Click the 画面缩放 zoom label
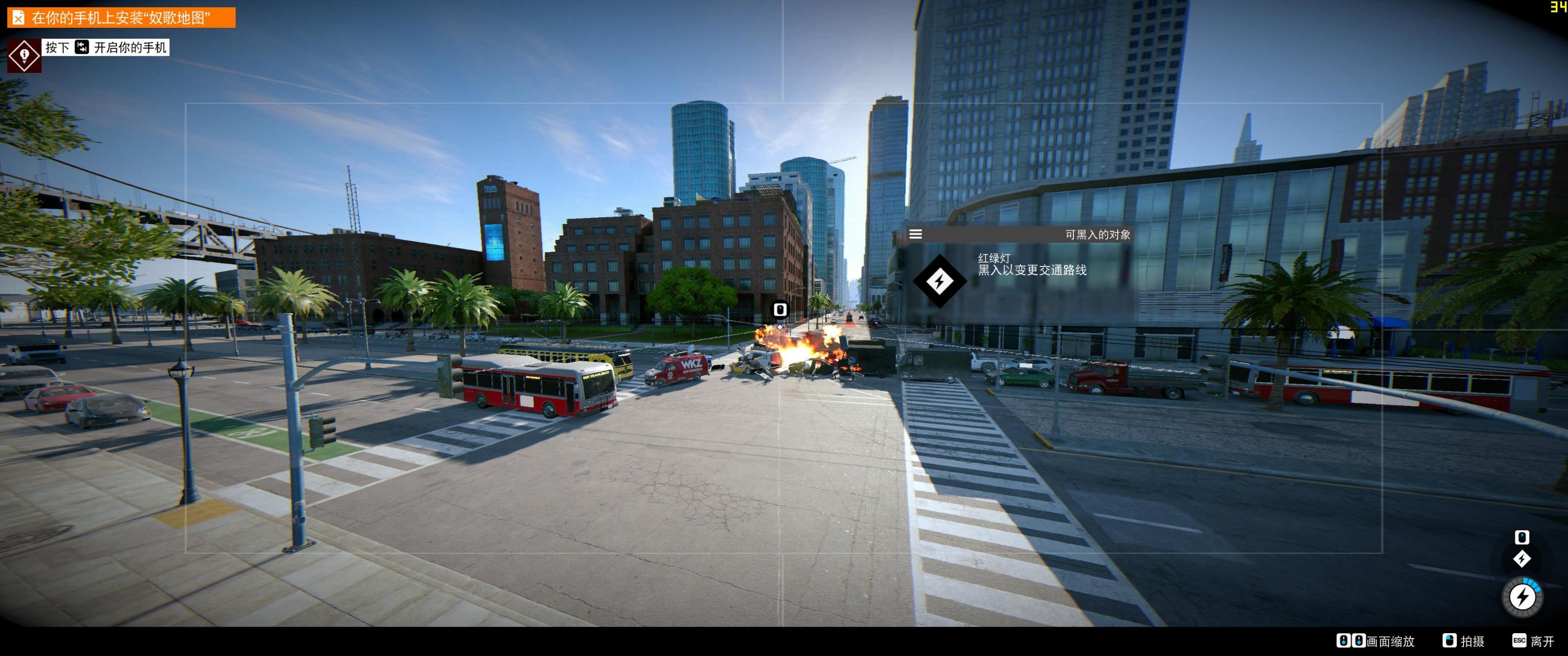1568x656 pixels. tap(1390, 641)
